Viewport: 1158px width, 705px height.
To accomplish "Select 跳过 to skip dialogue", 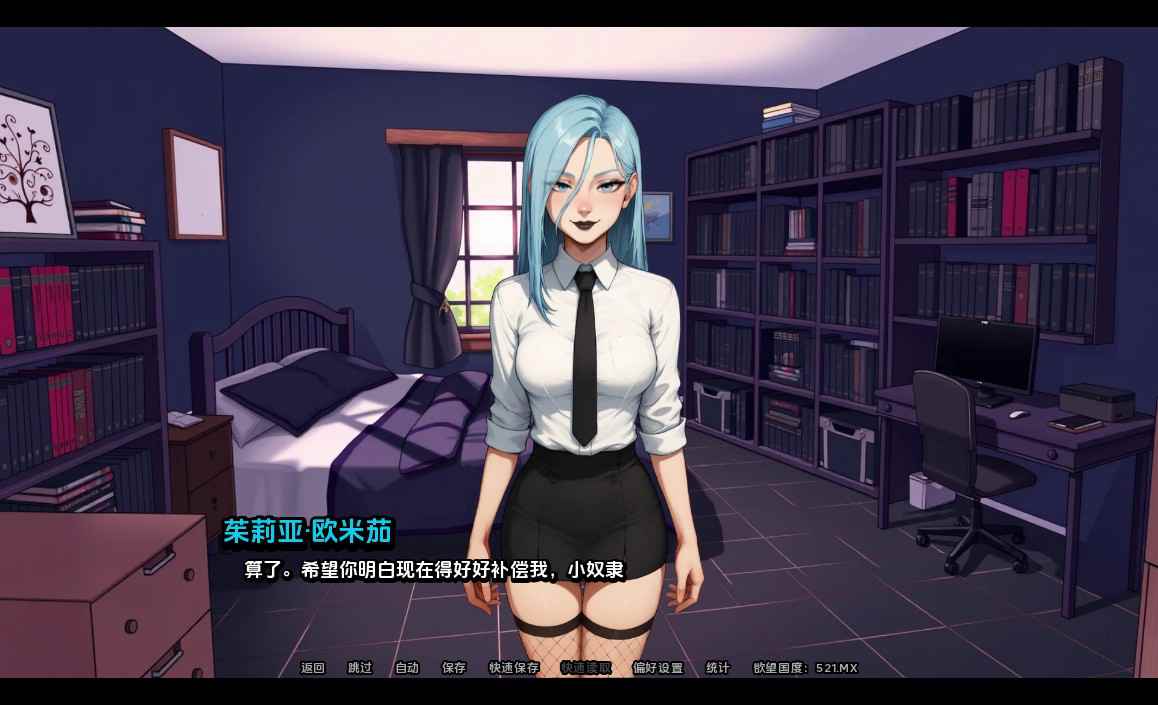I will tap(360, 668).
